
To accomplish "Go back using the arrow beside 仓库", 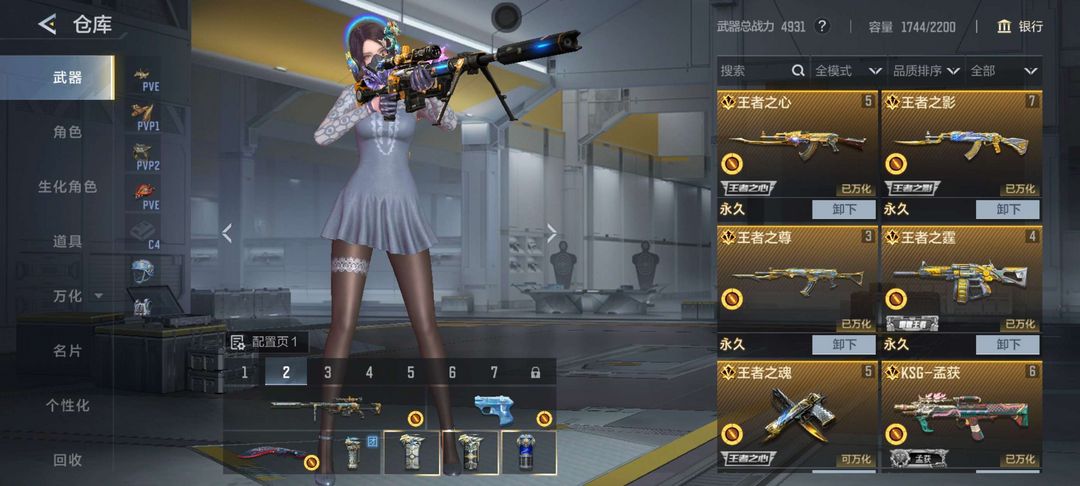I will coord(47,25).
